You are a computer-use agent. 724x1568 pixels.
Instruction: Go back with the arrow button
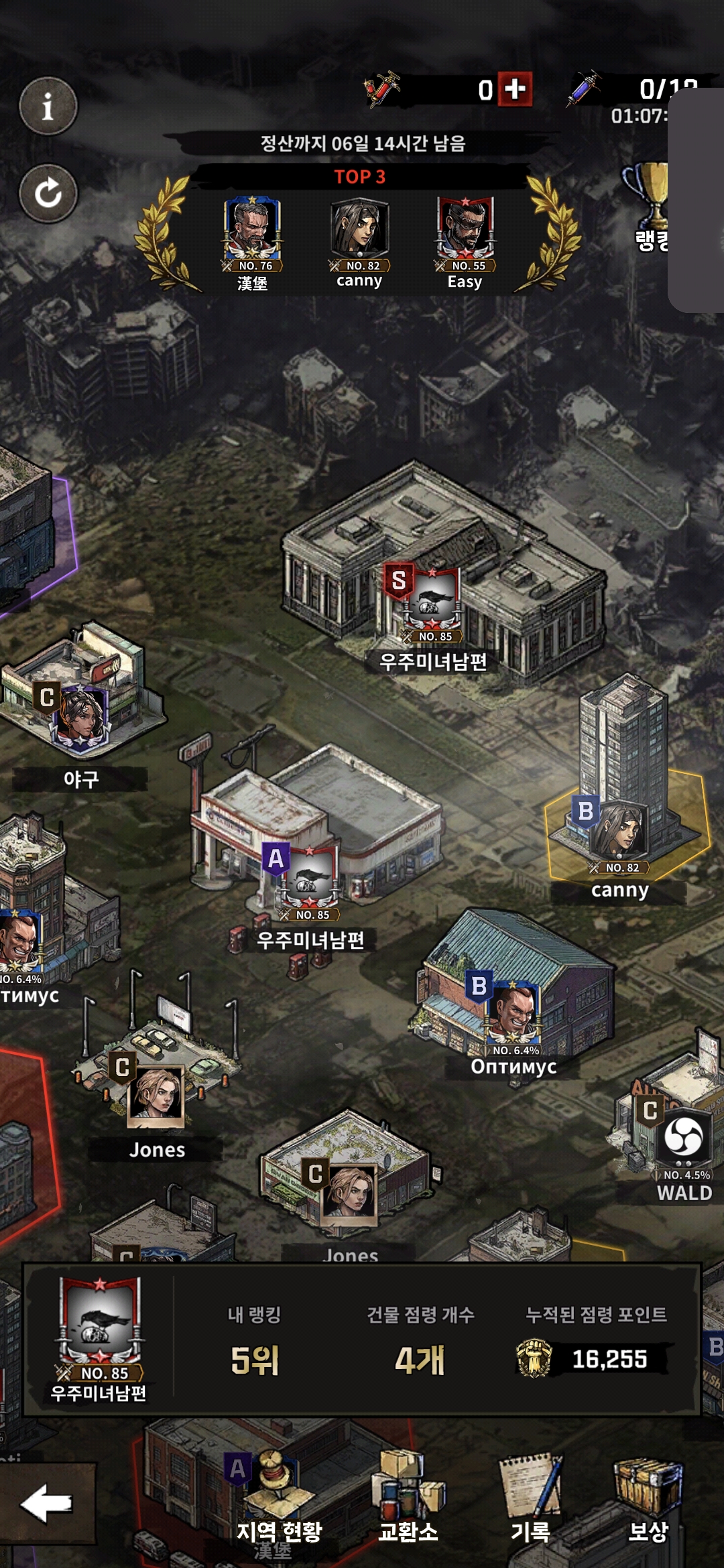coord(47,1504)
